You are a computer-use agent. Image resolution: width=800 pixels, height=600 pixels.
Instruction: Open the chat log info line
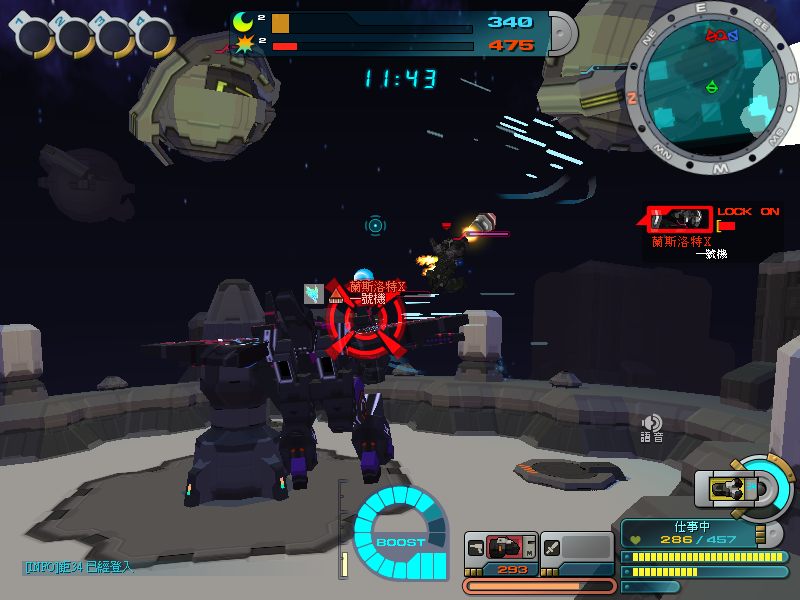tap(78, 567)
